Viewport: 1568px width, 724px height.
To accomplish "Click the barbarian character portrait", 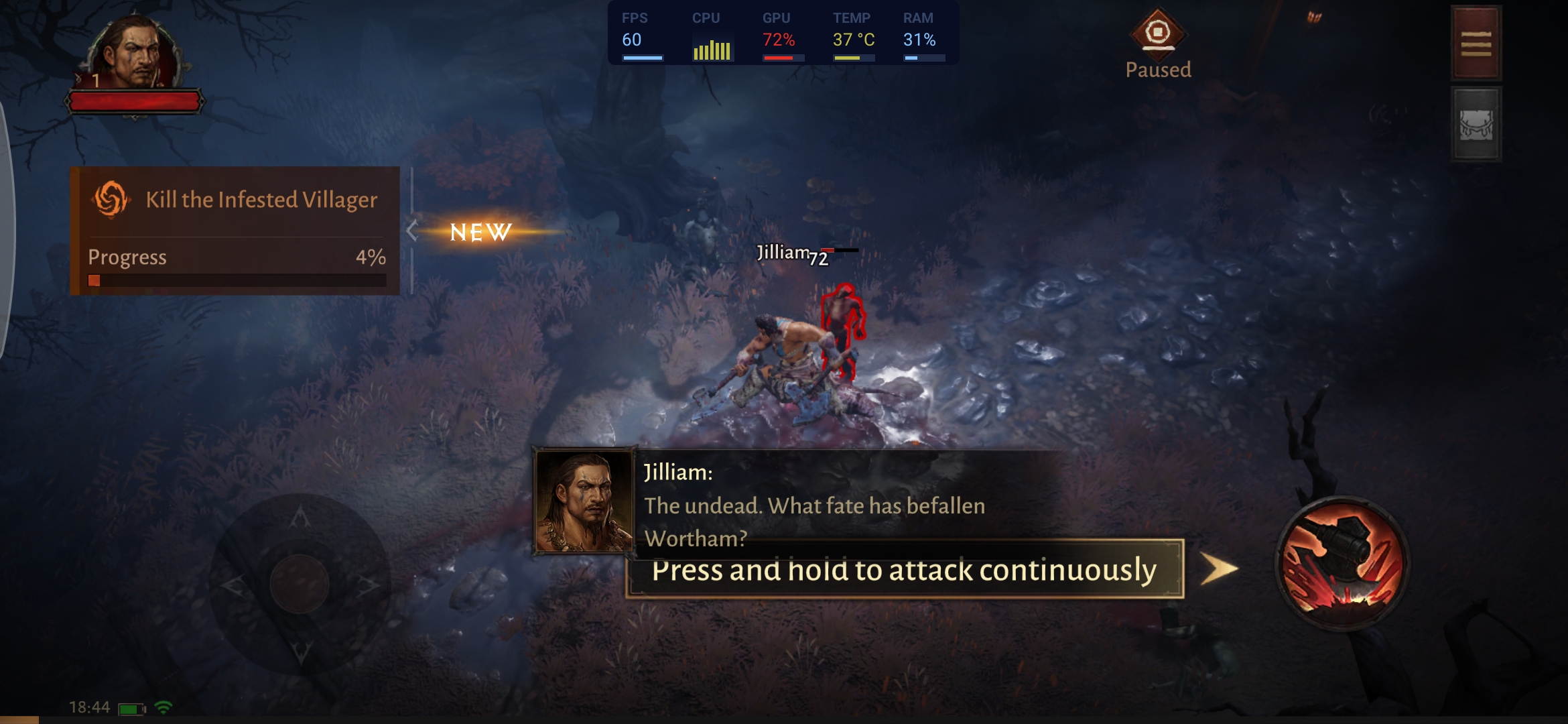I will [134, 54].
